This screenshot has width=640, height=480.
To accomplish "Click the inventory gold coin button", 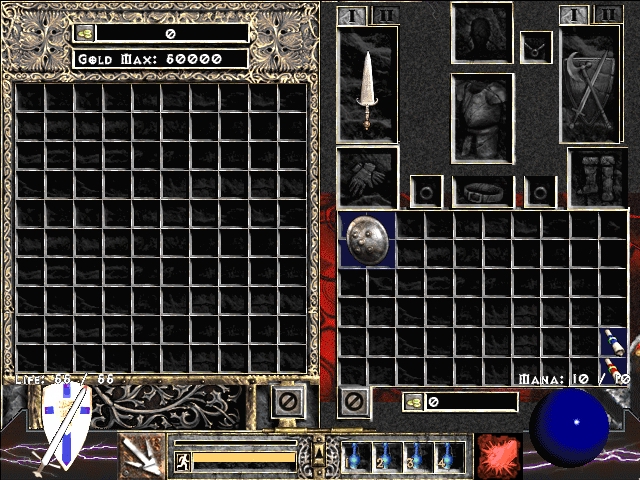I will tap(411, 402).
